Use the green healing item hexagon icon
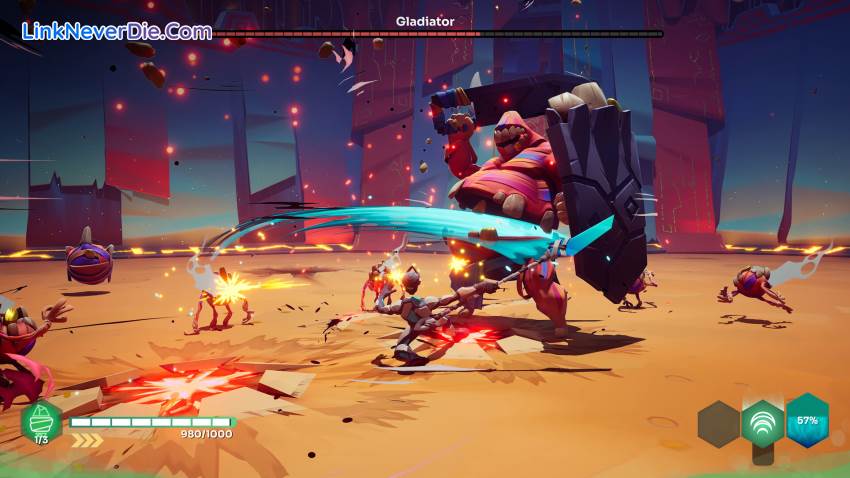The image size is (850, 478). pos(41,421)
